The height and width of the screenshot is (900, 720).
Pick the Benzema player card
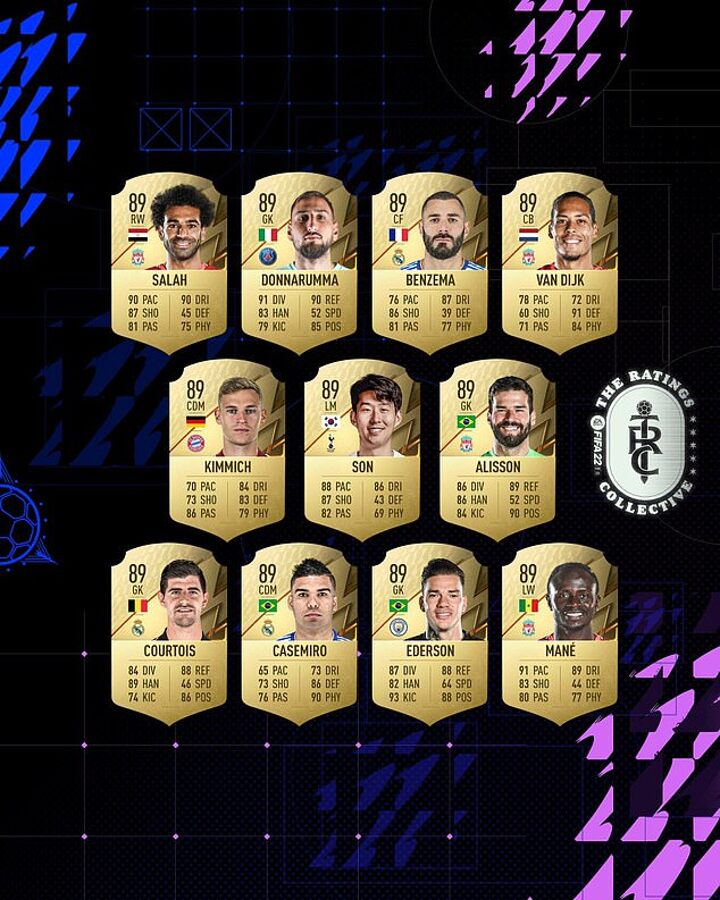tap(430, 262)
